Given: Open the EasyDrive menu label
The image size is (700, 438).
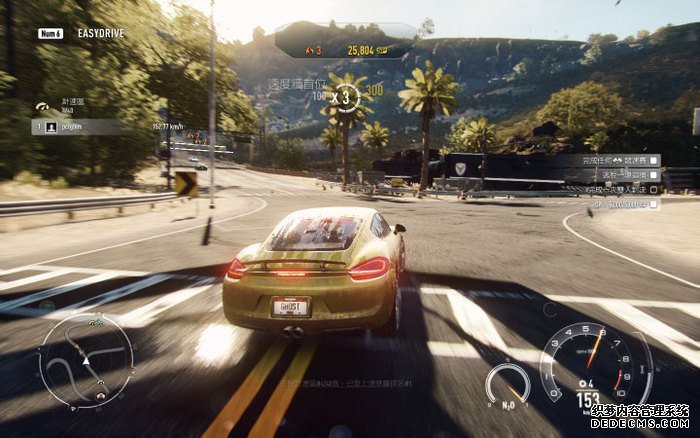Looking at the screenshot, I should [100, 33].
